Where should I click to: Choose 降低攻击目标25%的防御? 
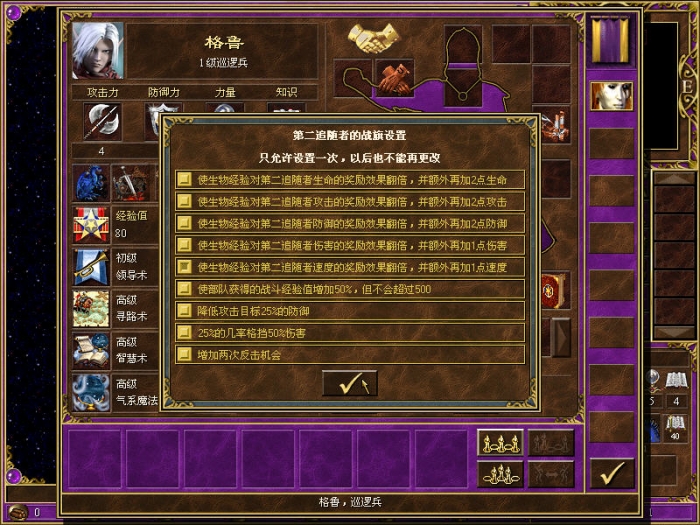(185, 311)
